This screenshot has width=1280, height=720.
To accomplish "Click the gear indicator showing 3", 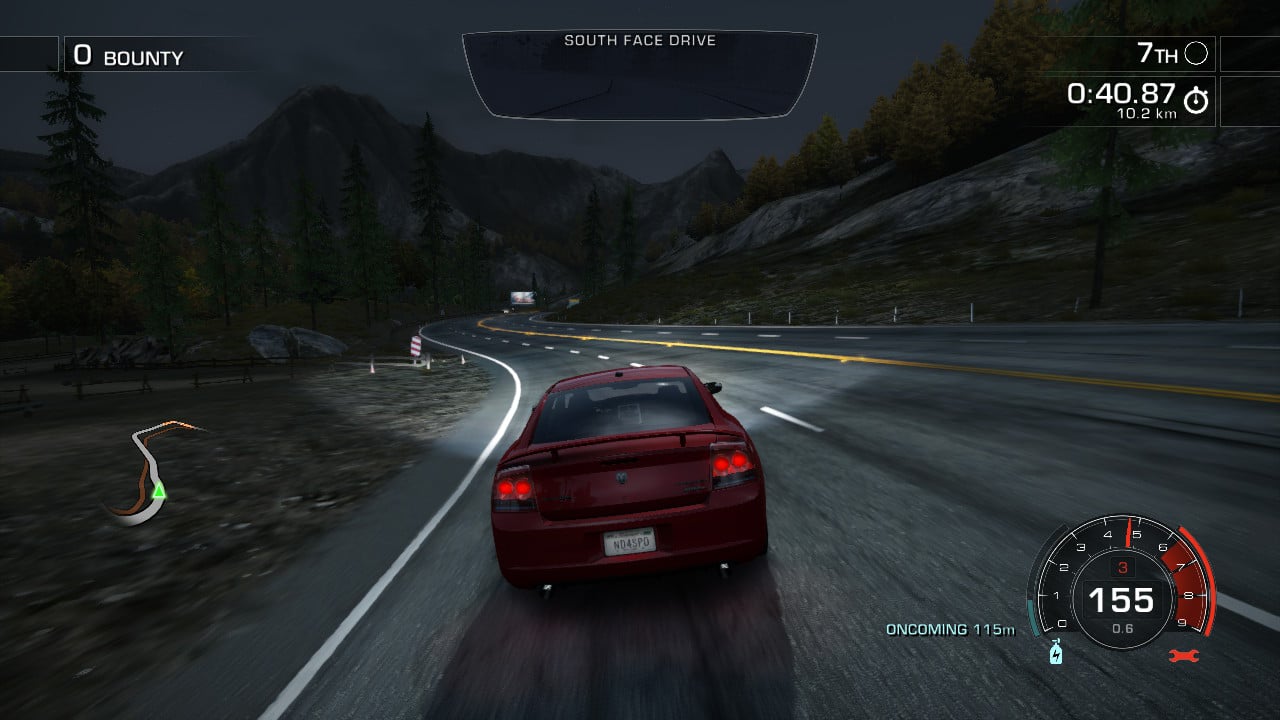I will [x=1125, y=565].
